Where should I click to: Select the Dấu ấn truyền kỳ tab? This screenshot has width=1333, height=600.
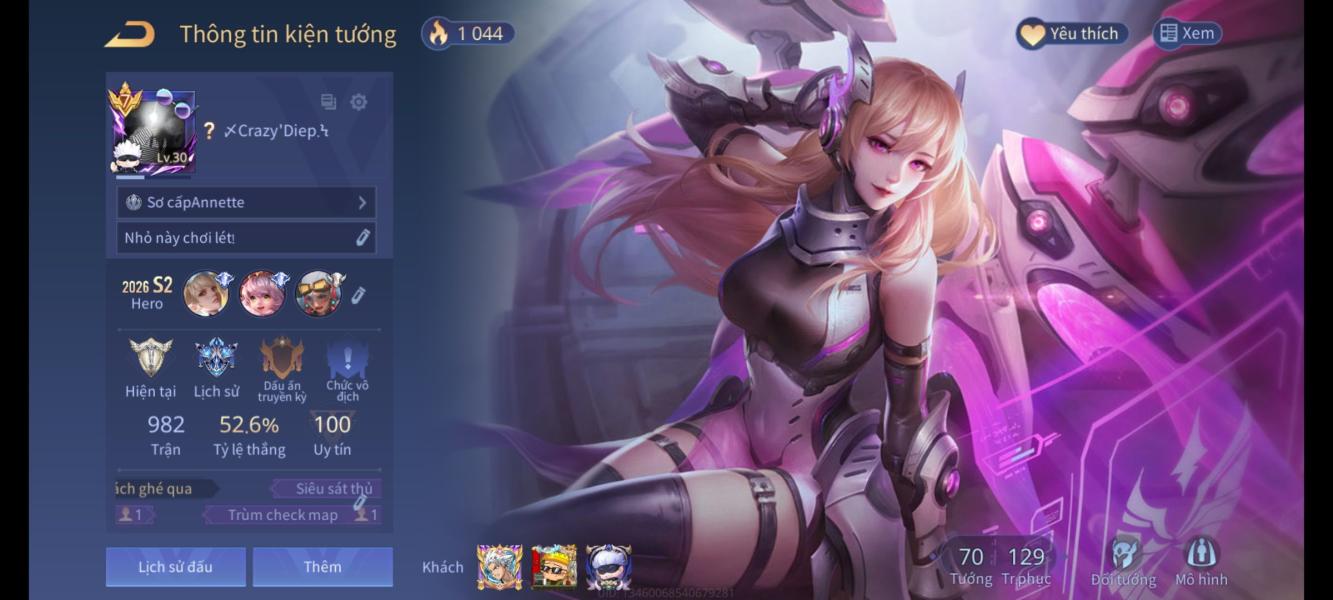(x=282, y=368)
